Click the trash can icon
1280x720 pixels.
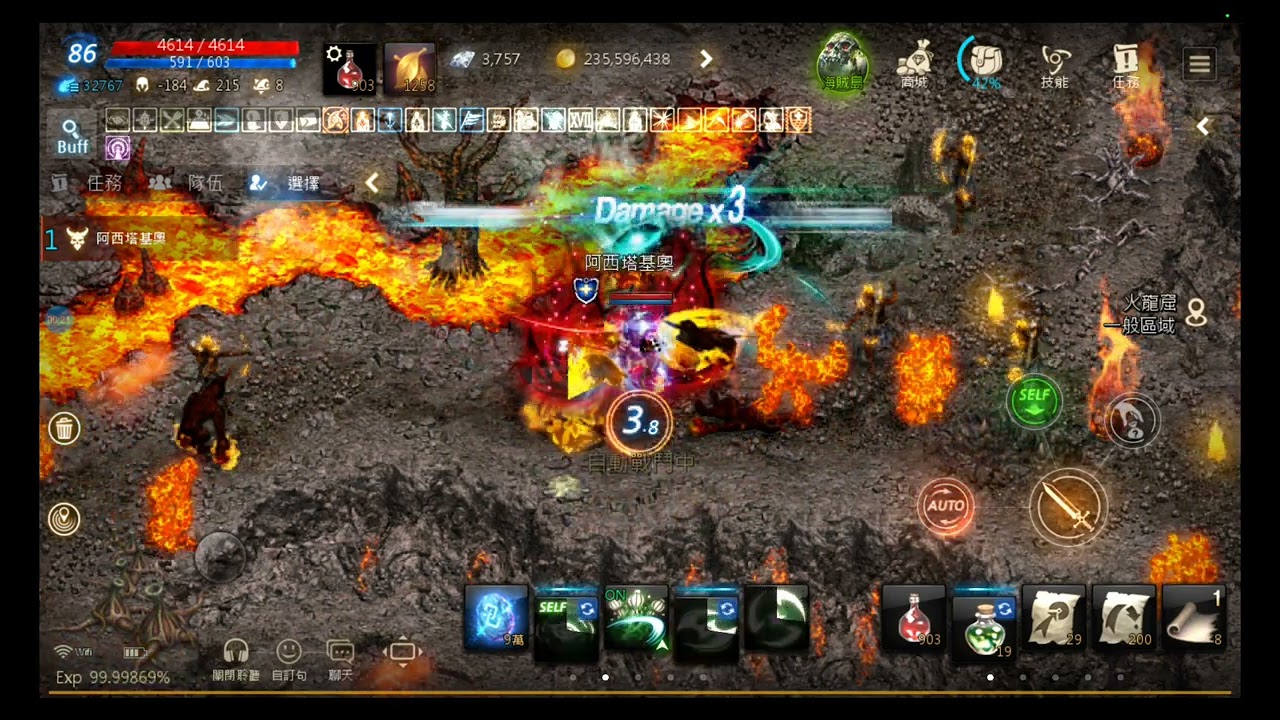(x=64, y=429)
